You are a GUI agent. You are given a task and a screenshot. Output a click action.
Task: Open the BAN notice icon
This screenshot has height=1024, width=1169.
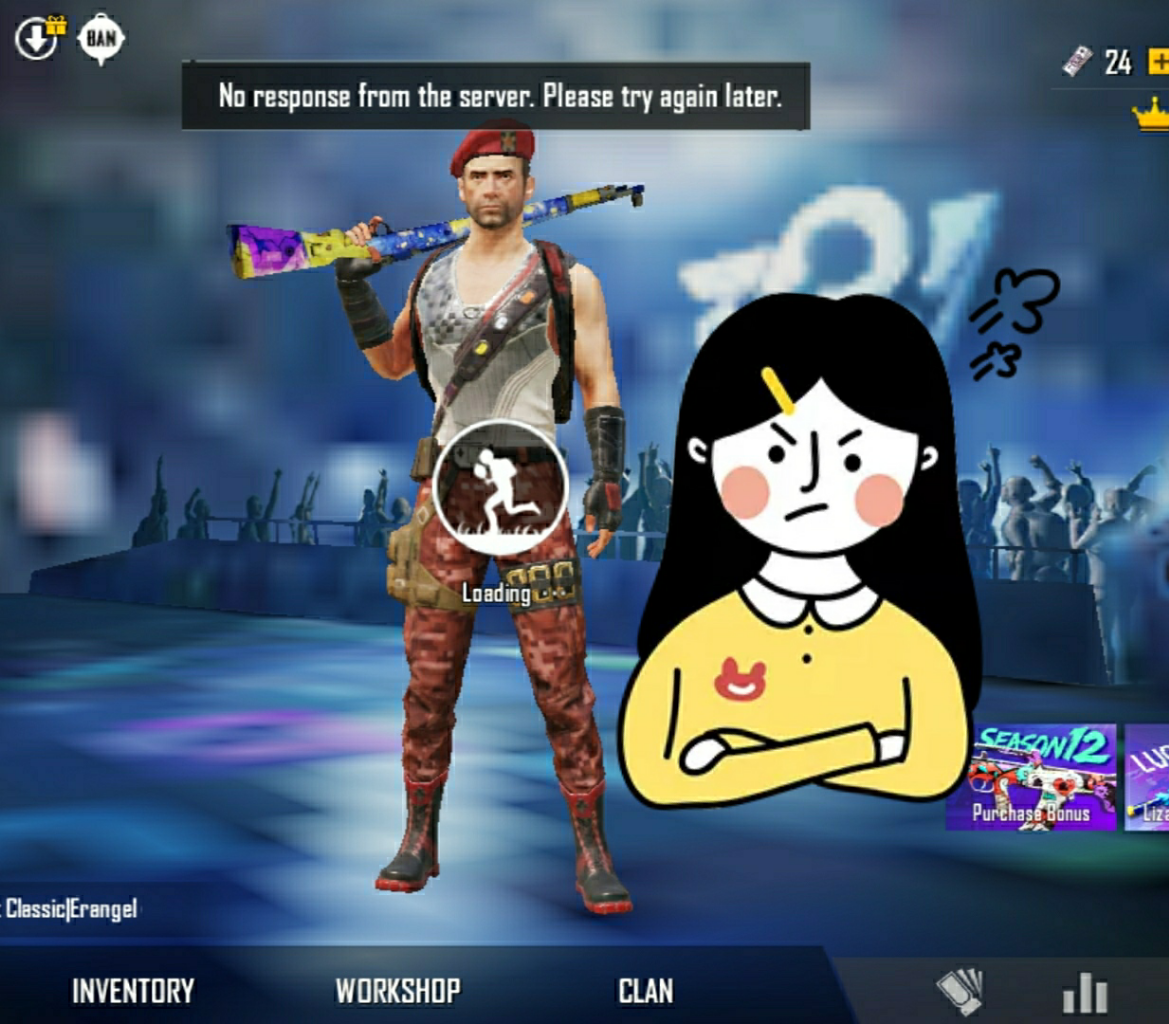(x=101, y=39)
